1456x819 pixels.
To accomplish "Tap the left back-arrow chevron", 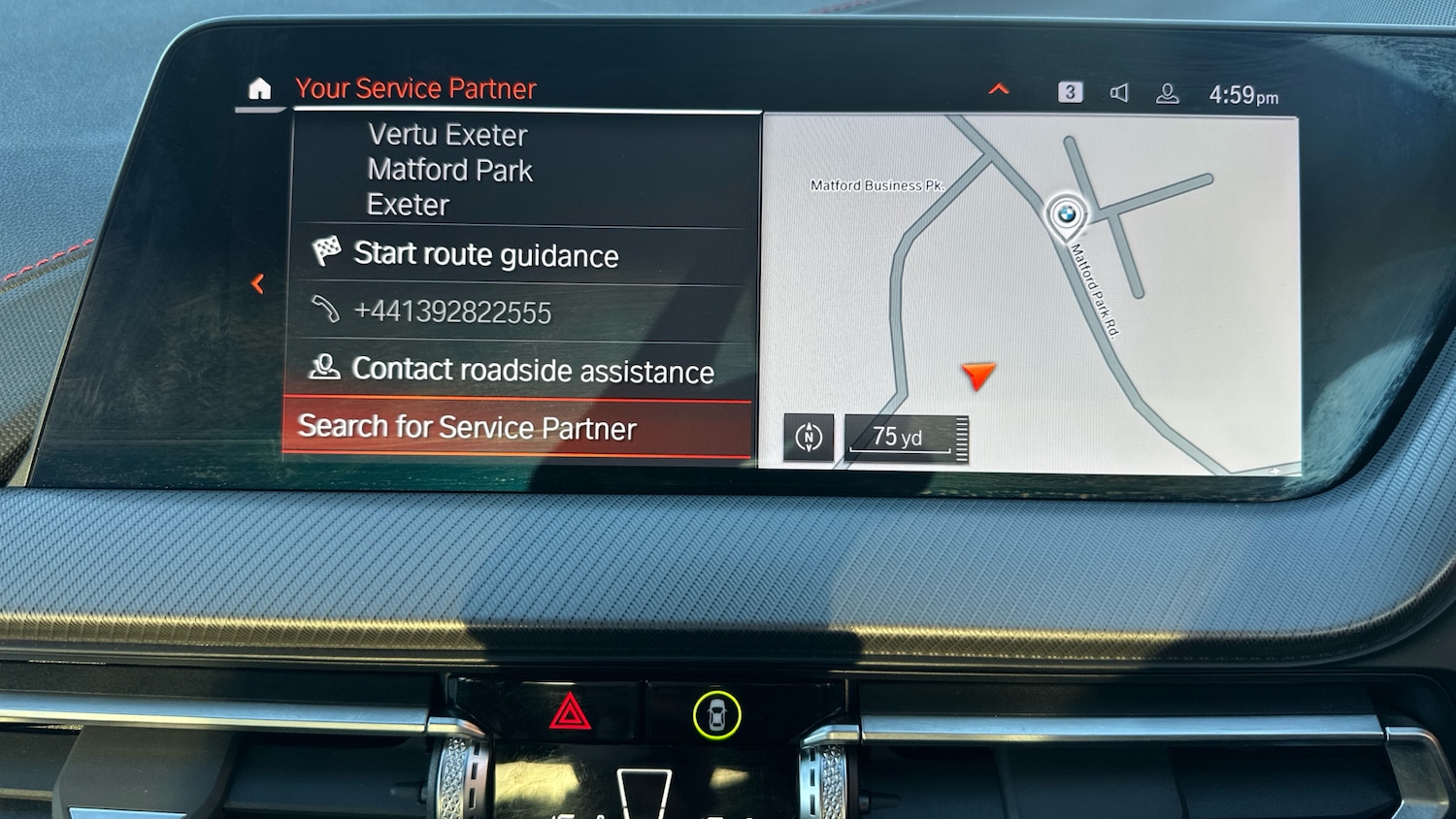I will point(258,283).
